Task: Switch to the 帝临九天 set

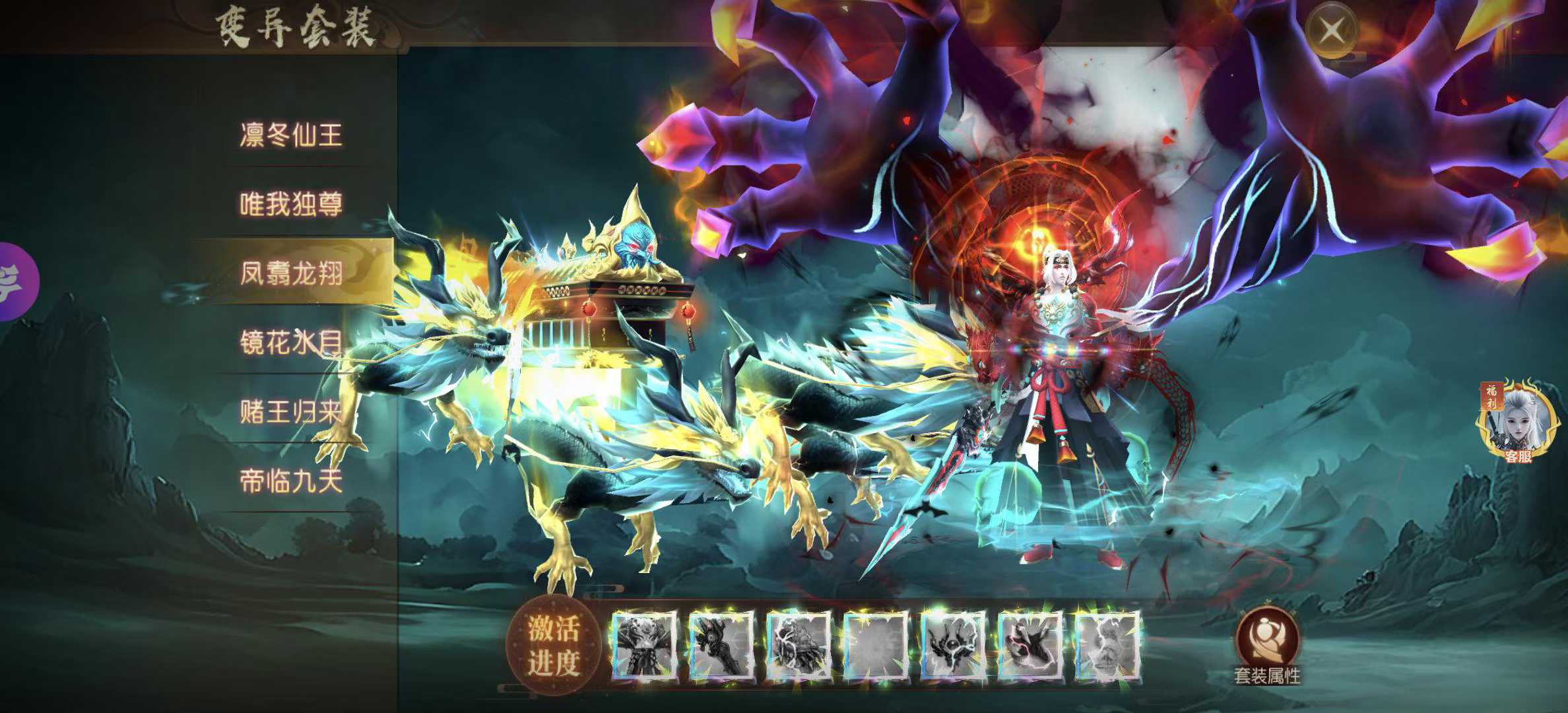Action: click(x=291, y=481)
